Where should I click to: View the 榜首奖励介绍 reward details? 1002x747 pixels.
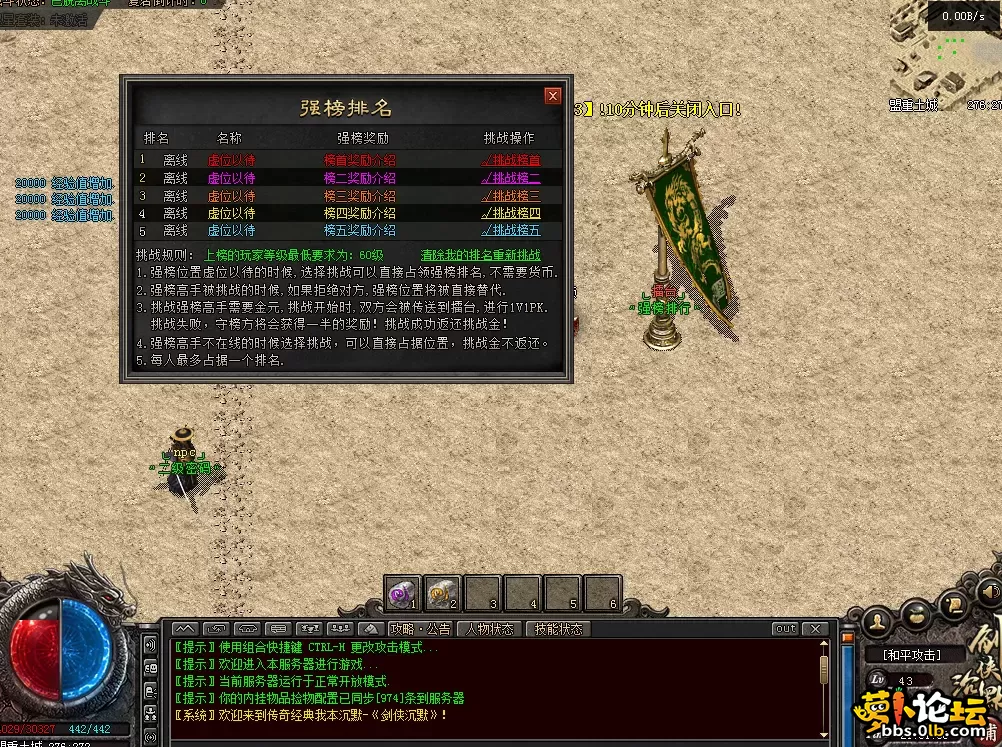[x=359, y=160]
